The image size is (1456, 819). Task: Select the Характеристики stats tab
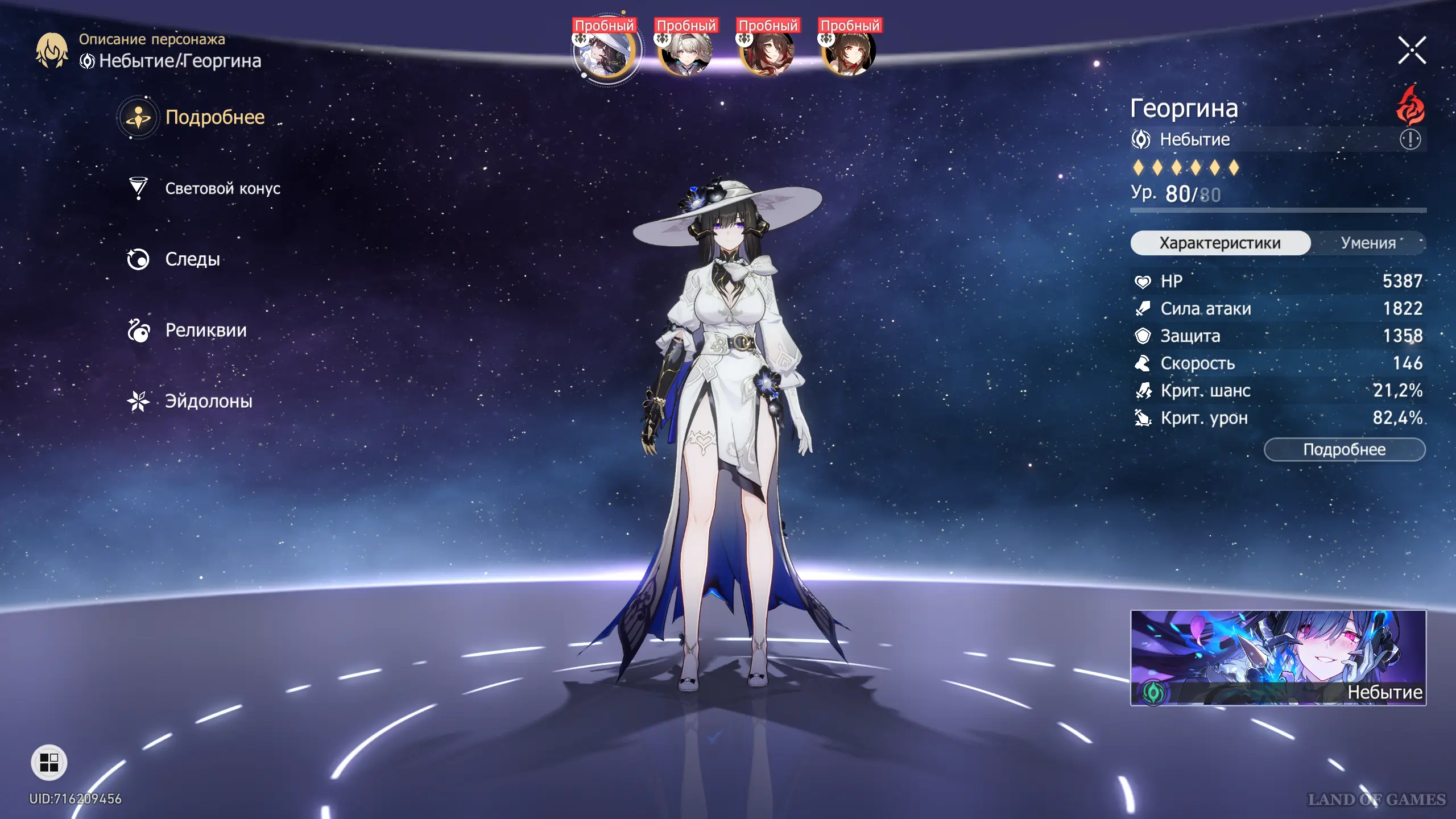(1220, 243)
